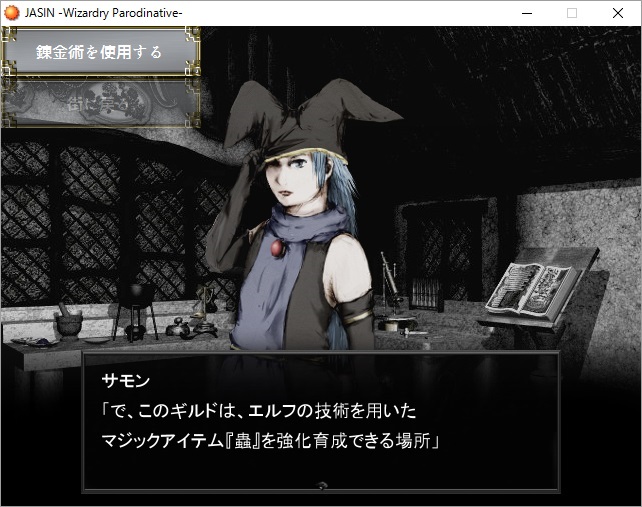Choose the faded 街に戻る option

click(x=100, y=103)
